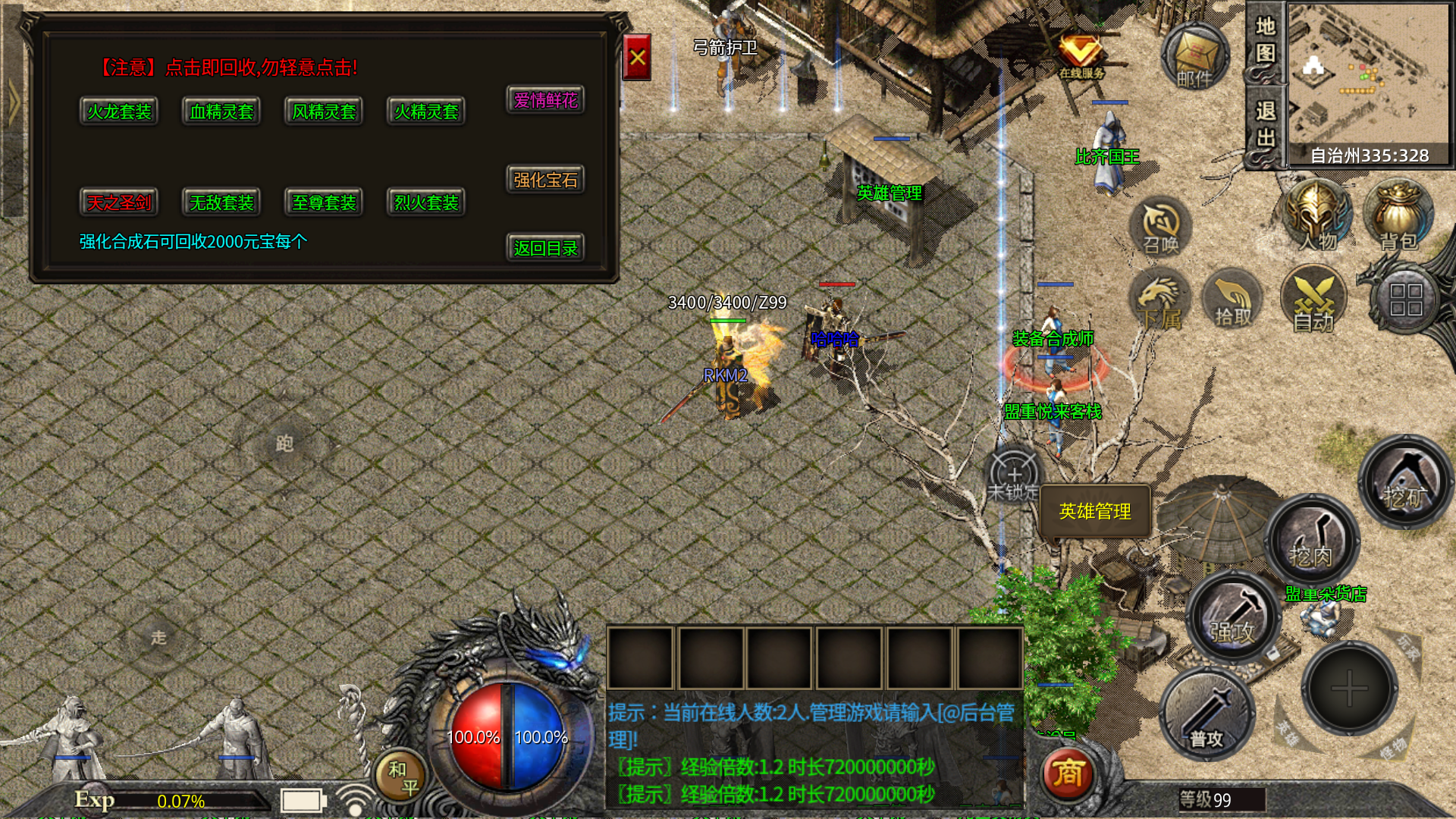Open the 在线服务 online service icon
The image size is (1456, 819).
coord(1081,55)
